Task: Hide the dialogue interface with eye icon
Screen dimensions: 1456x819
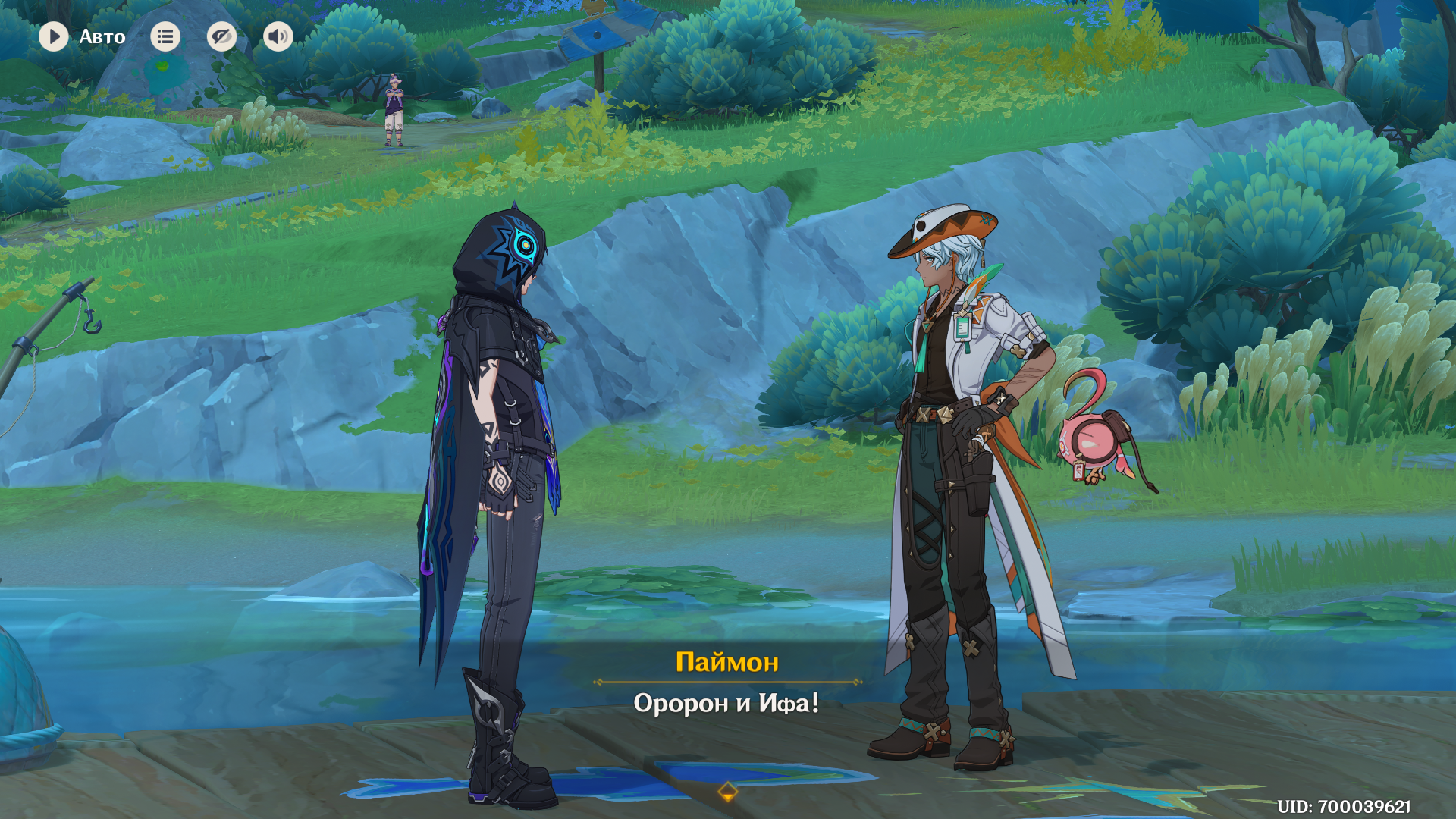Action: tap(221, 36)
